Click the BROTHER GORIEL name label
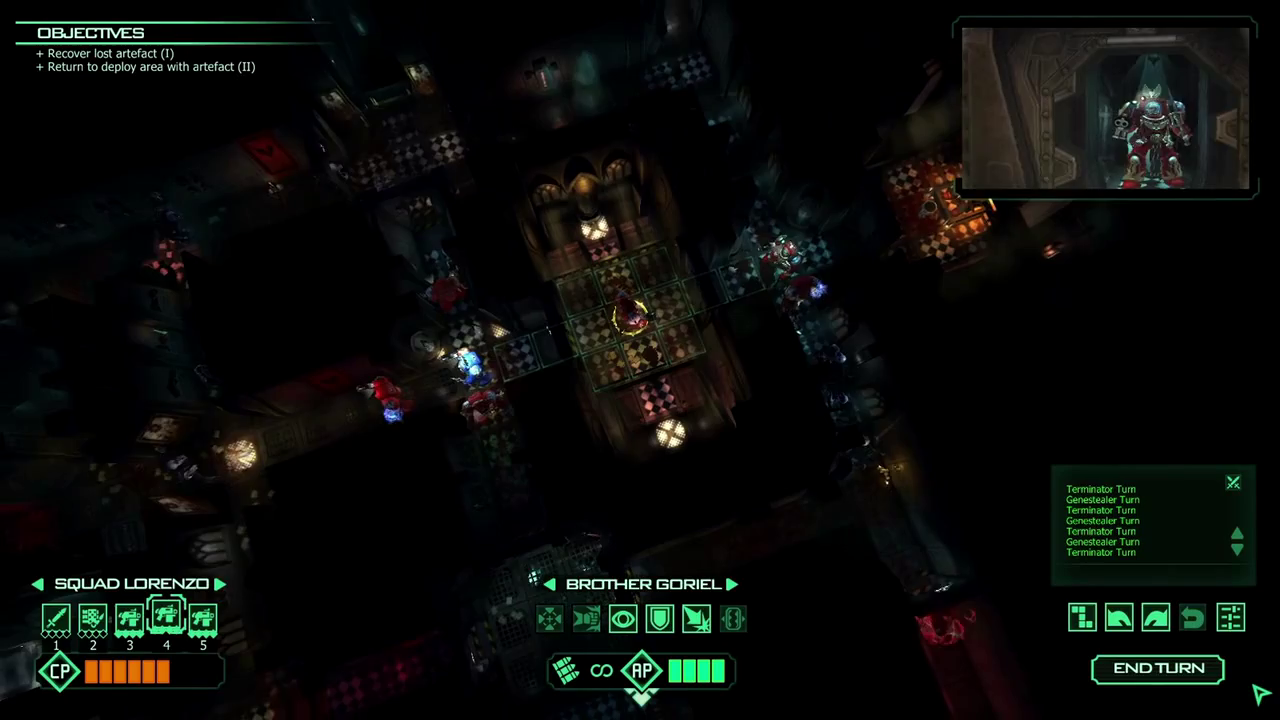This screenshot has width=1280, height=720. point(643,583)
